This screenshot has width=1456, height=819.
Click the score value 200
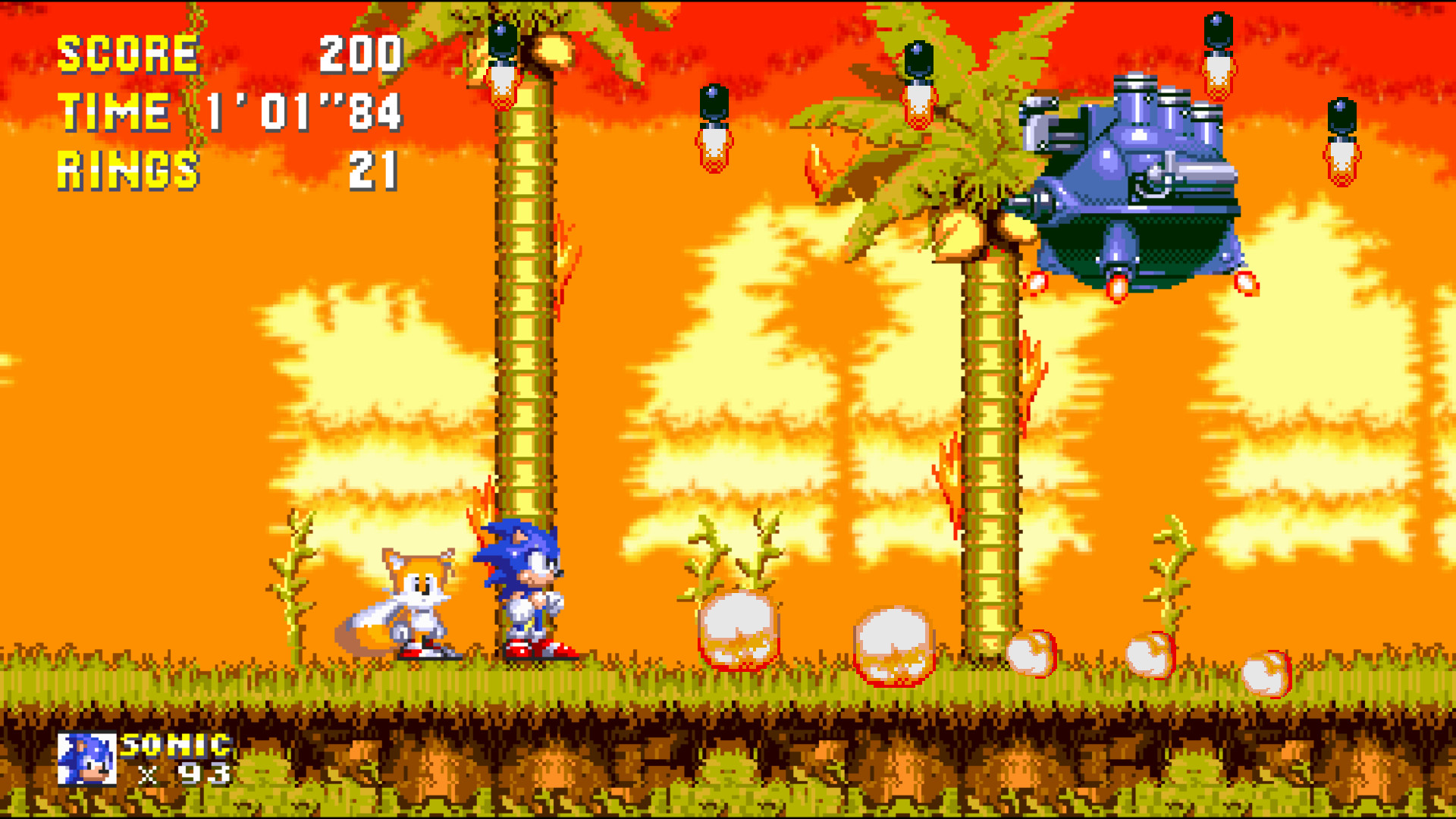click(360, 53)
